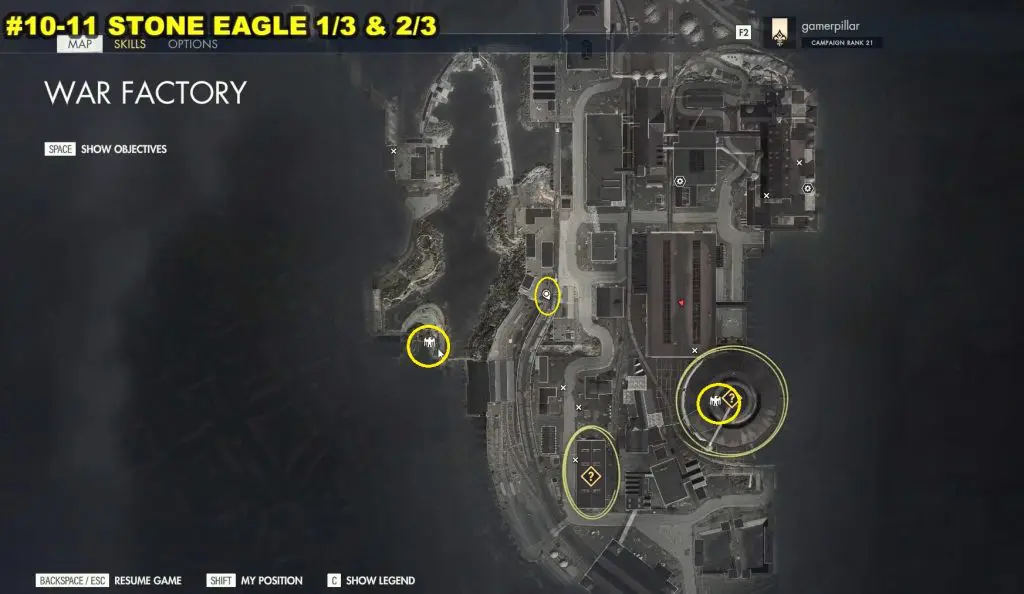Select the circled white pin marker

click(546, 295)
